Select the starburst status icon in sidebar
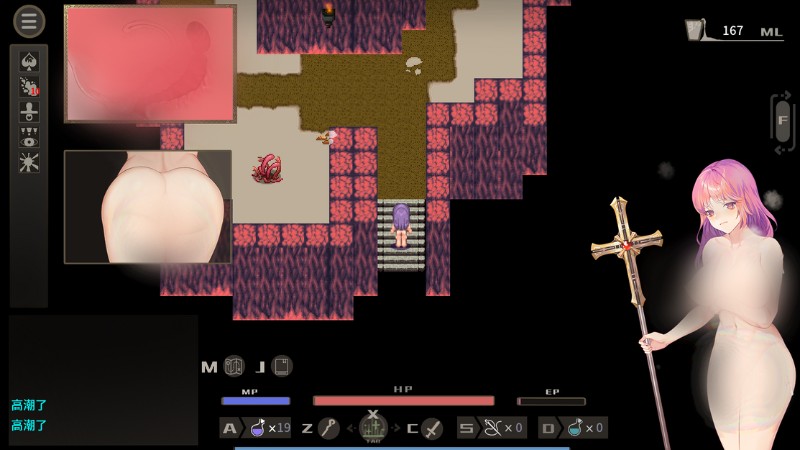800x450 pixels. tap(29, 161)
